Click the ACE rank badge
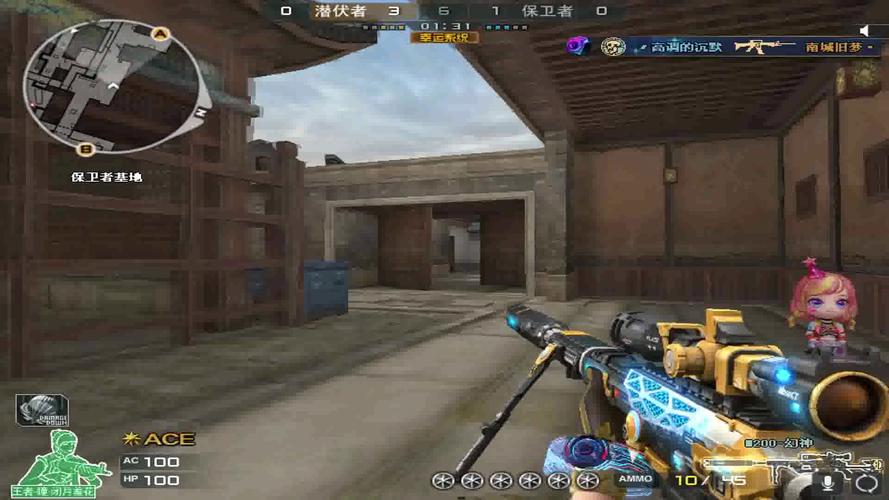This screenshot has width=889, height=500. [158, 439]
